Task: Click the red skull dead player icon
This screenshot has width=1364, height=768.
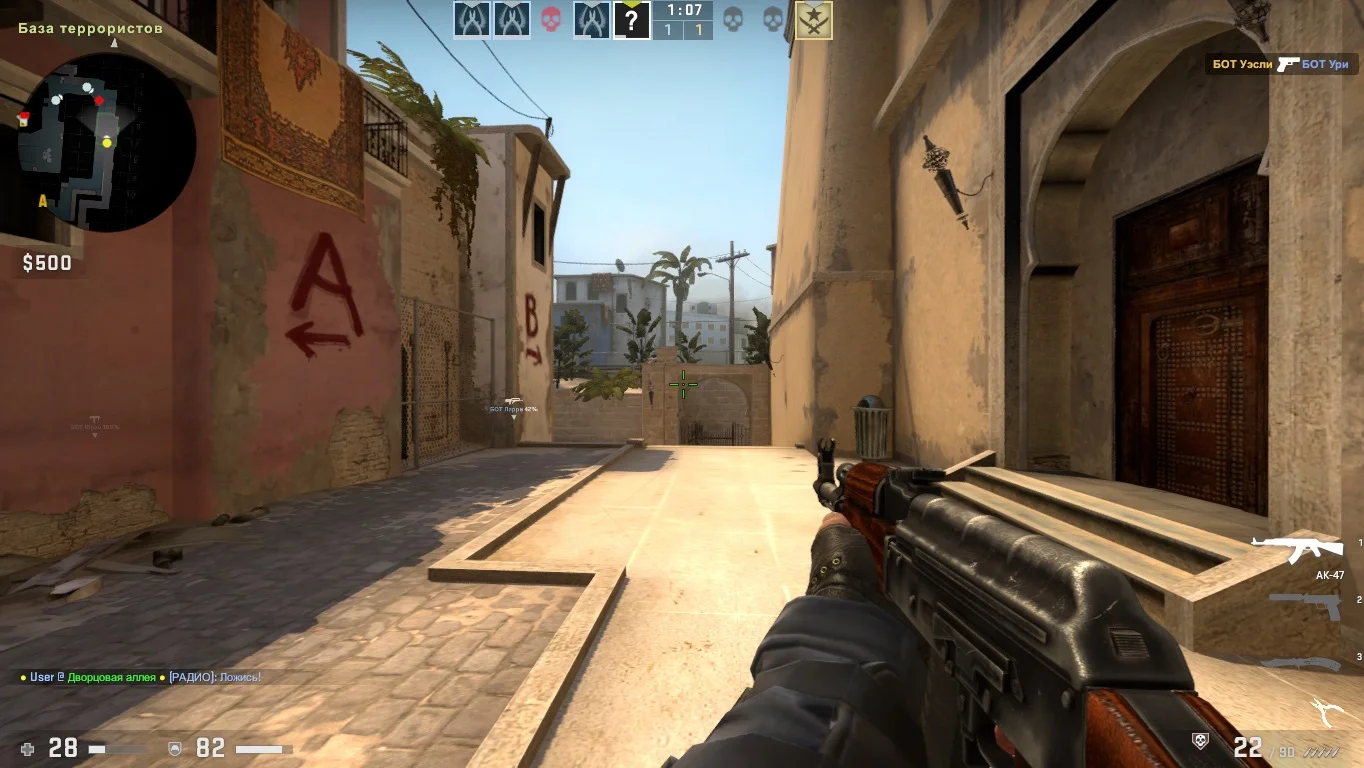Action: tap(550, 19)
